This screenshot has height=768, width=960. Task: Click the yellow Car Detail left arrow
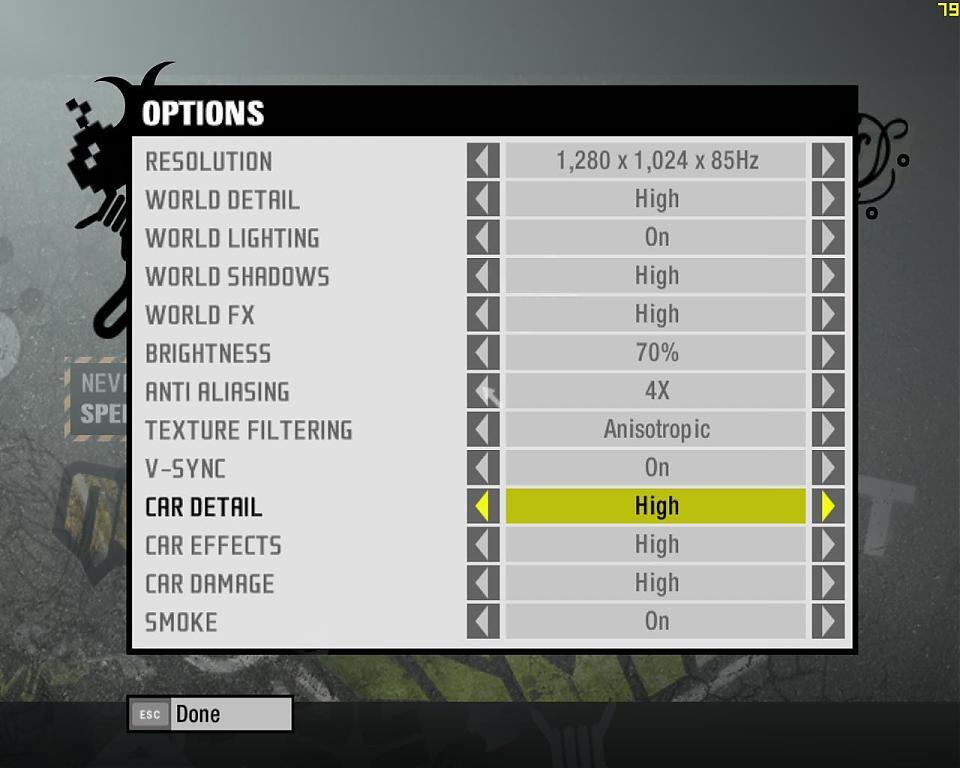[483, 507]
